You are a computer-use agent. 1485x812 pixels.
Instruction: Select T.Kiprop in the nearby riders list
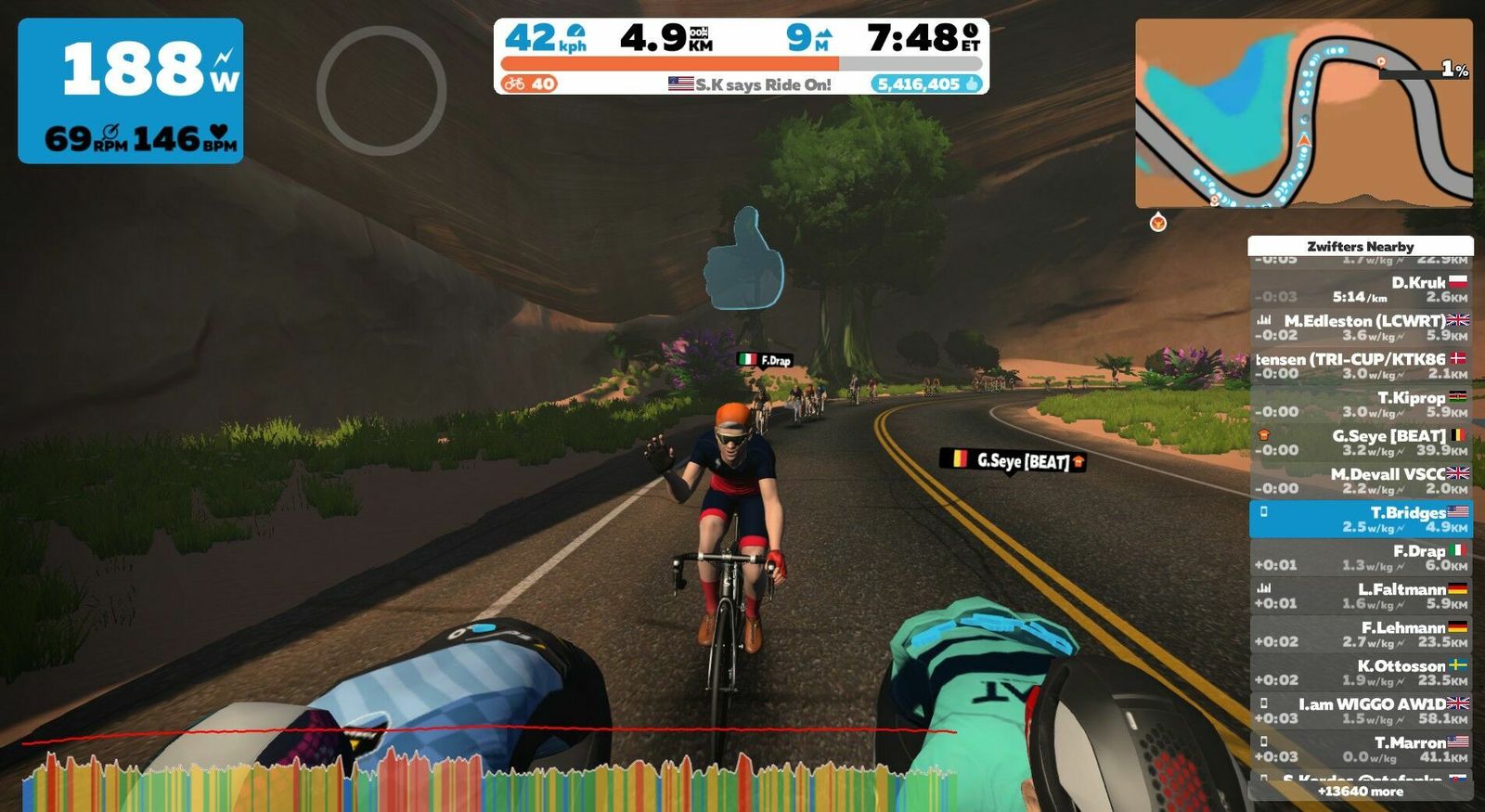tap(1361, 404)
